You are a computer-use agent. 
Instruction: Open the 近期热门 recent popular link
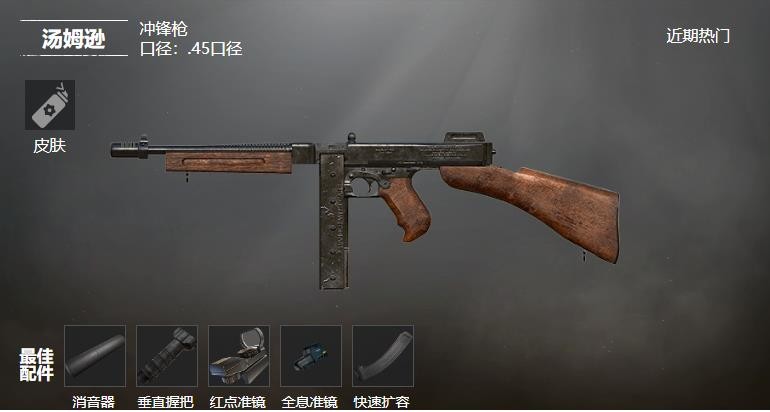pyautogui.click(x=698, y=36)
